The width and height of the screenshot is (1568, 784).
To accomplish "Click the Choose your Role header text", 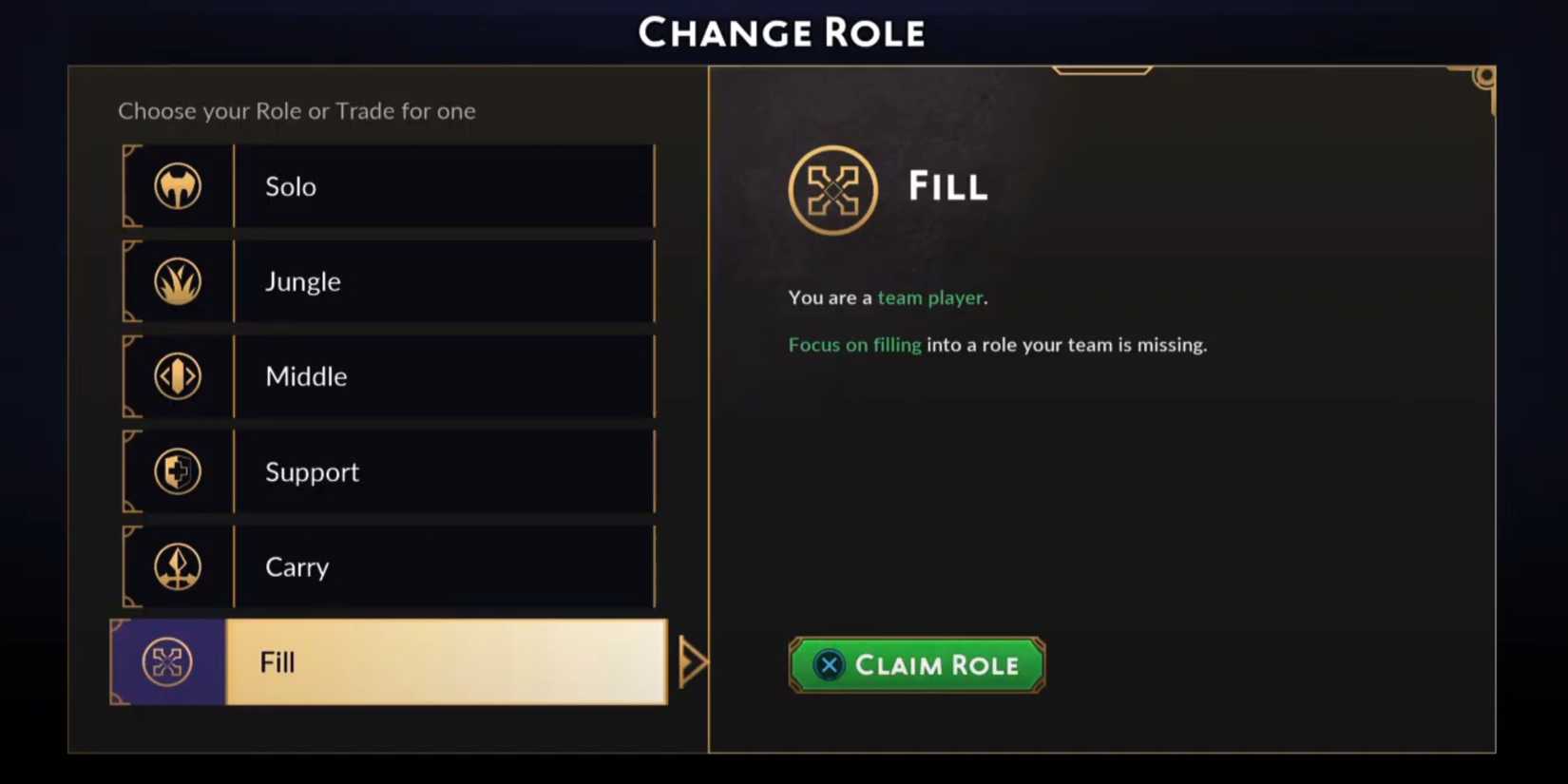I will (296, 111).
